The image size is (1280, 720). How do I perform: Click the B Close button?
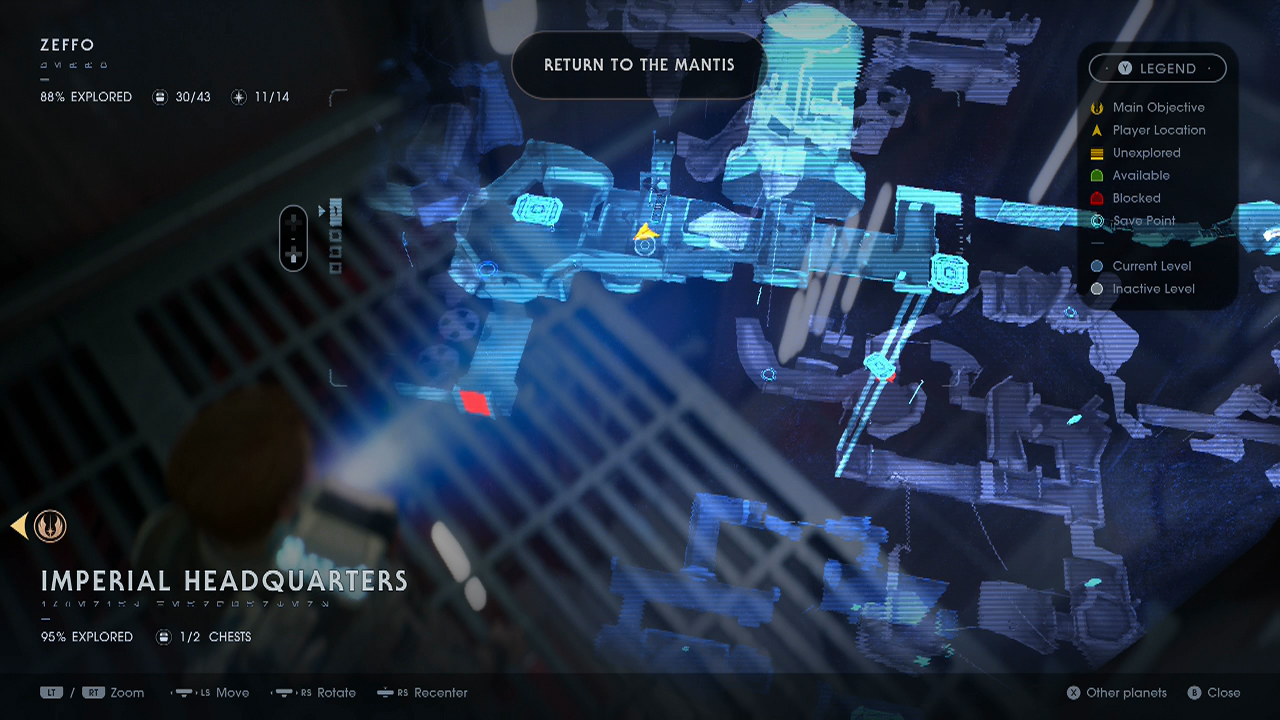coord(1214,692)
